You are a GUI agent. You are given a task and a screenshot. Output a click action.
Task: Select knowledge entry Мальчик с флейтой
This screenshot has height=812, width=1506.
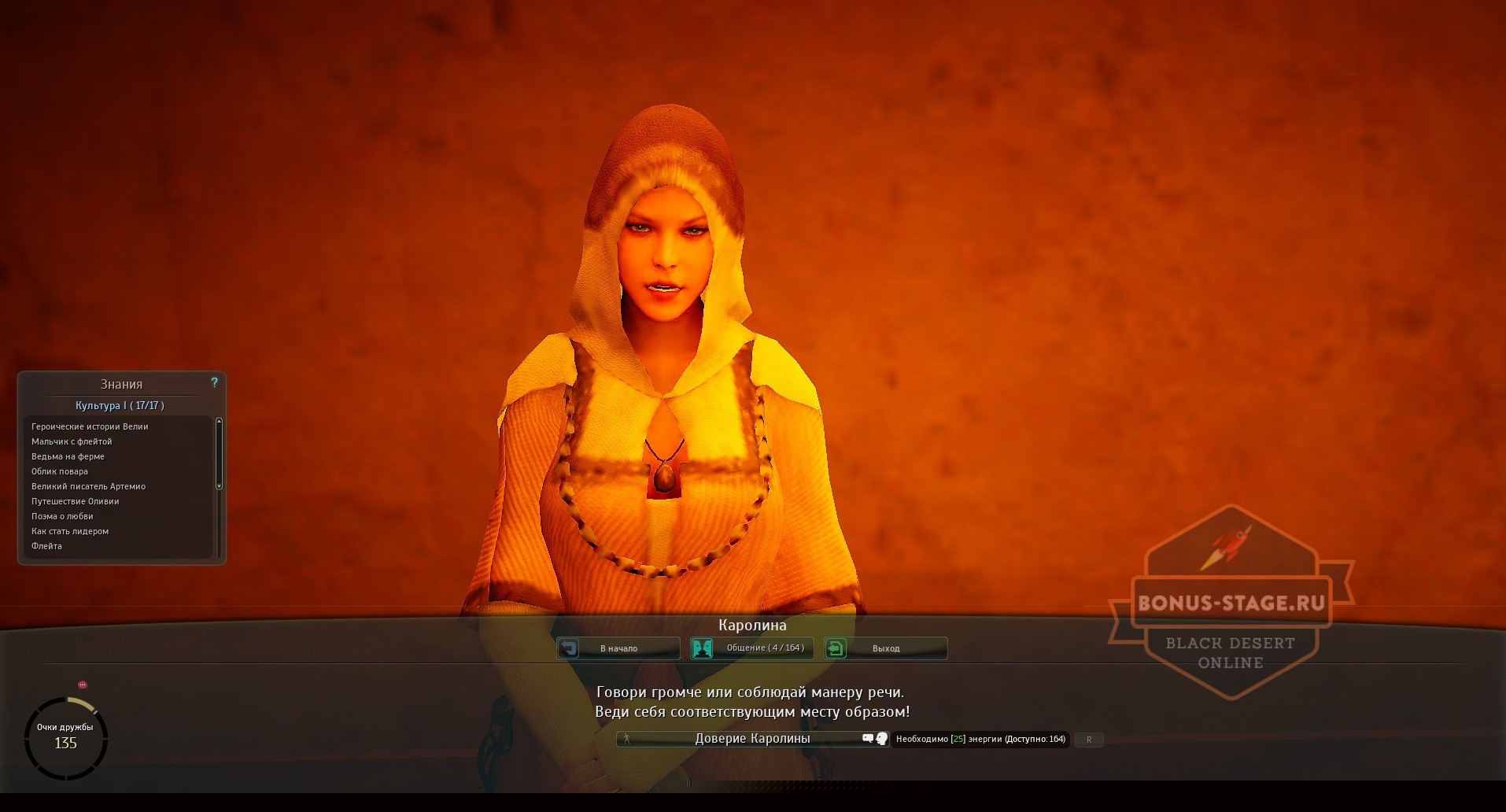point(71,441)
